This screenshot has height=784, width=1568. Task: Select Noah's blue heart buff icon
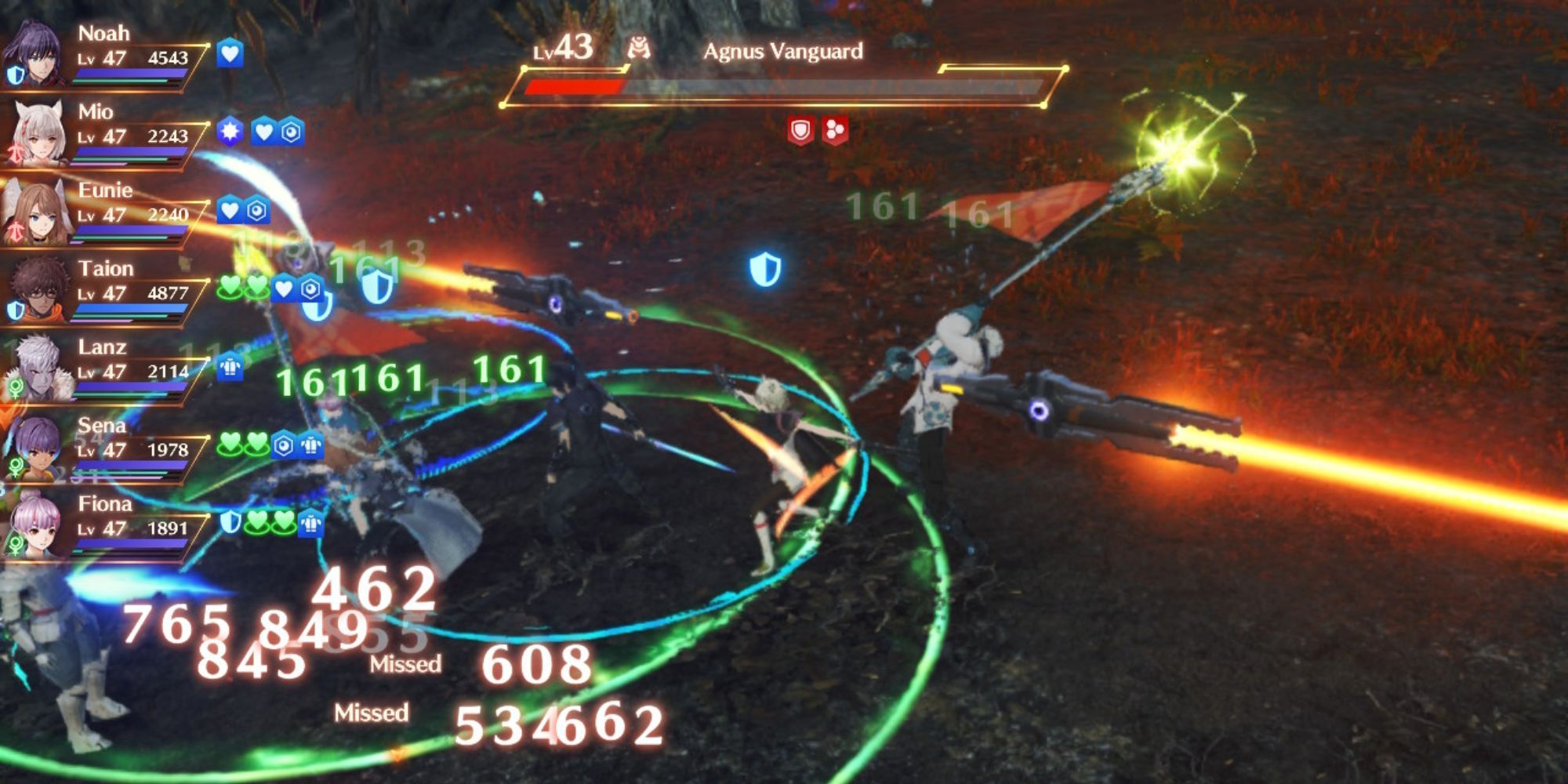pos(230,54)
